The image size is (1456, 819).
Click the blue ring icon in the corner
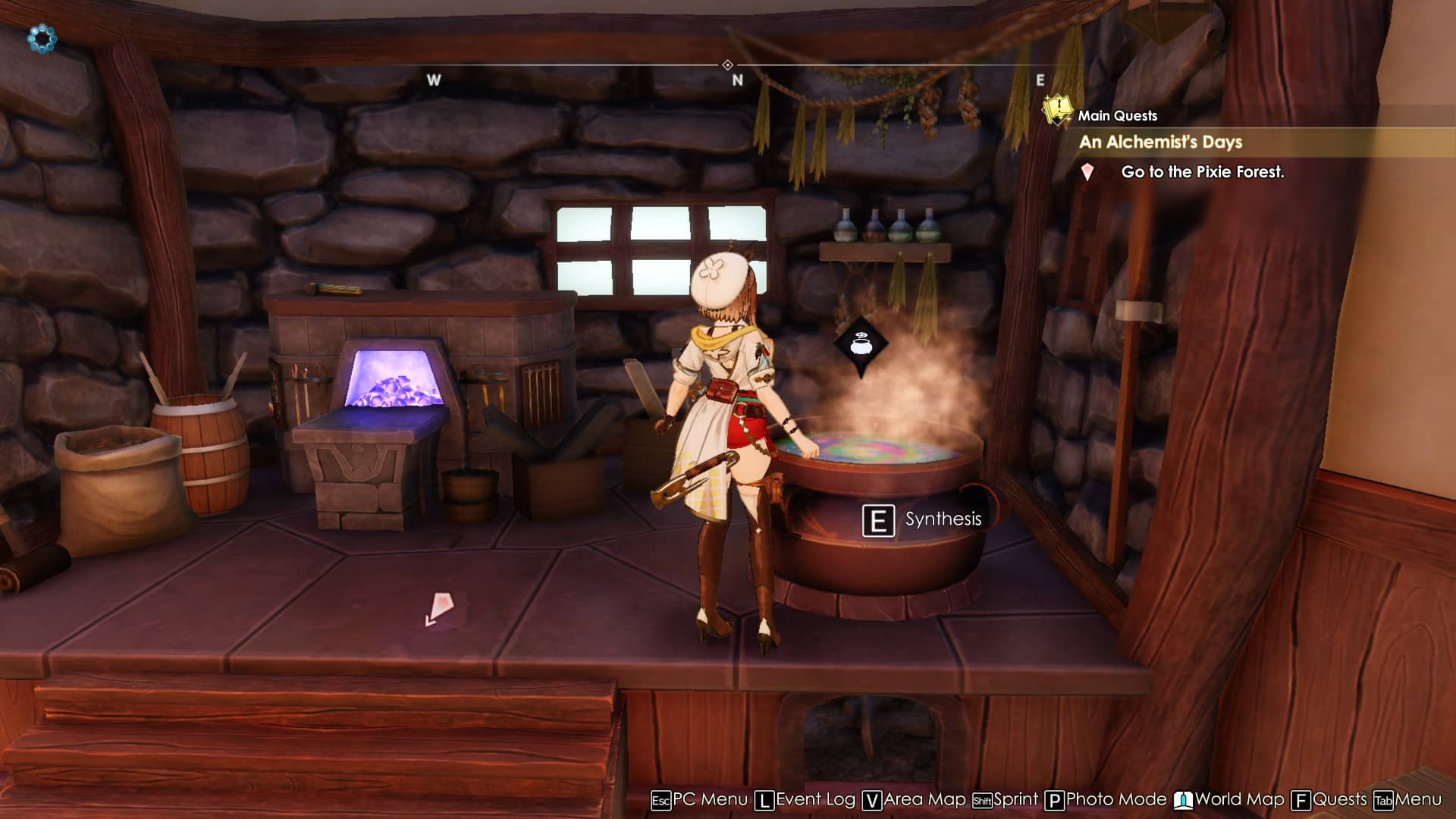(x=42, y=39)
